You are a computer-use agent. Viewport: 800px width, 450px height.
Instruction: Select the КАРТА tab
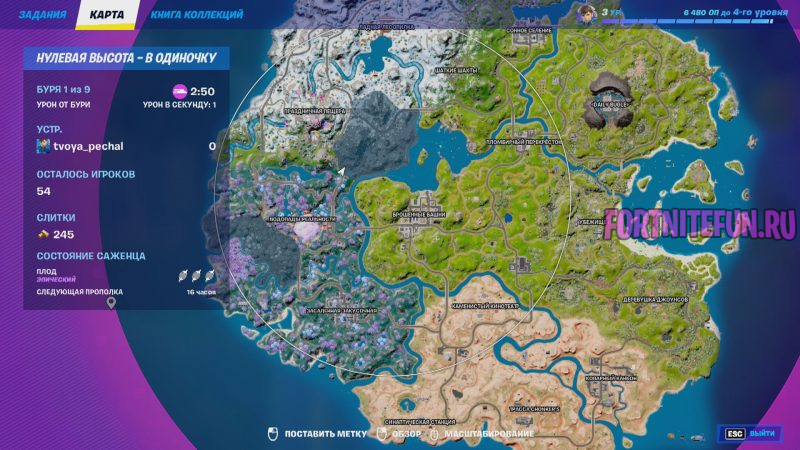[106, 16]
